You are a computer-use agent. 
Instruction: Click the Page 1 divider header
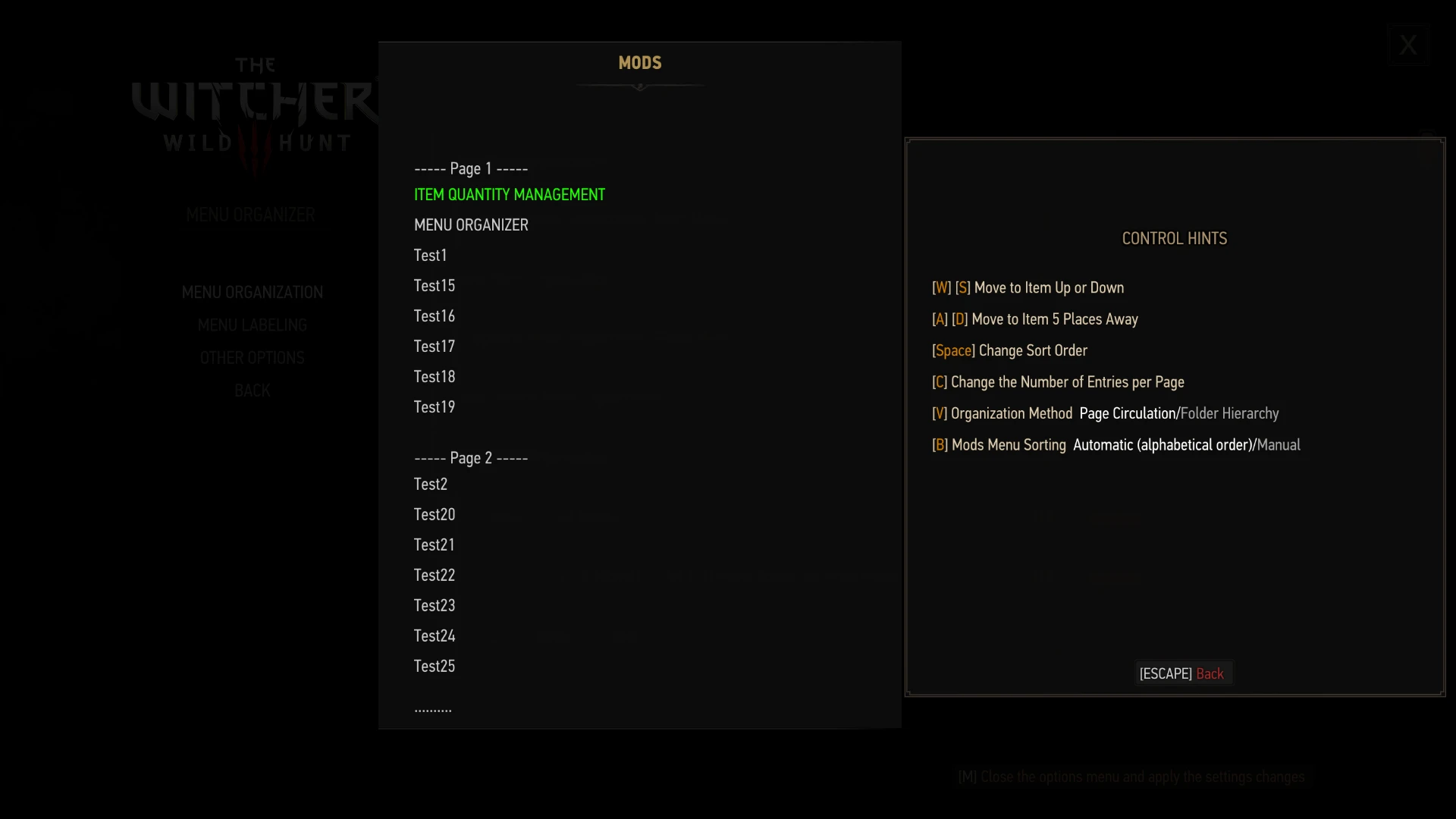click(470, 168)
